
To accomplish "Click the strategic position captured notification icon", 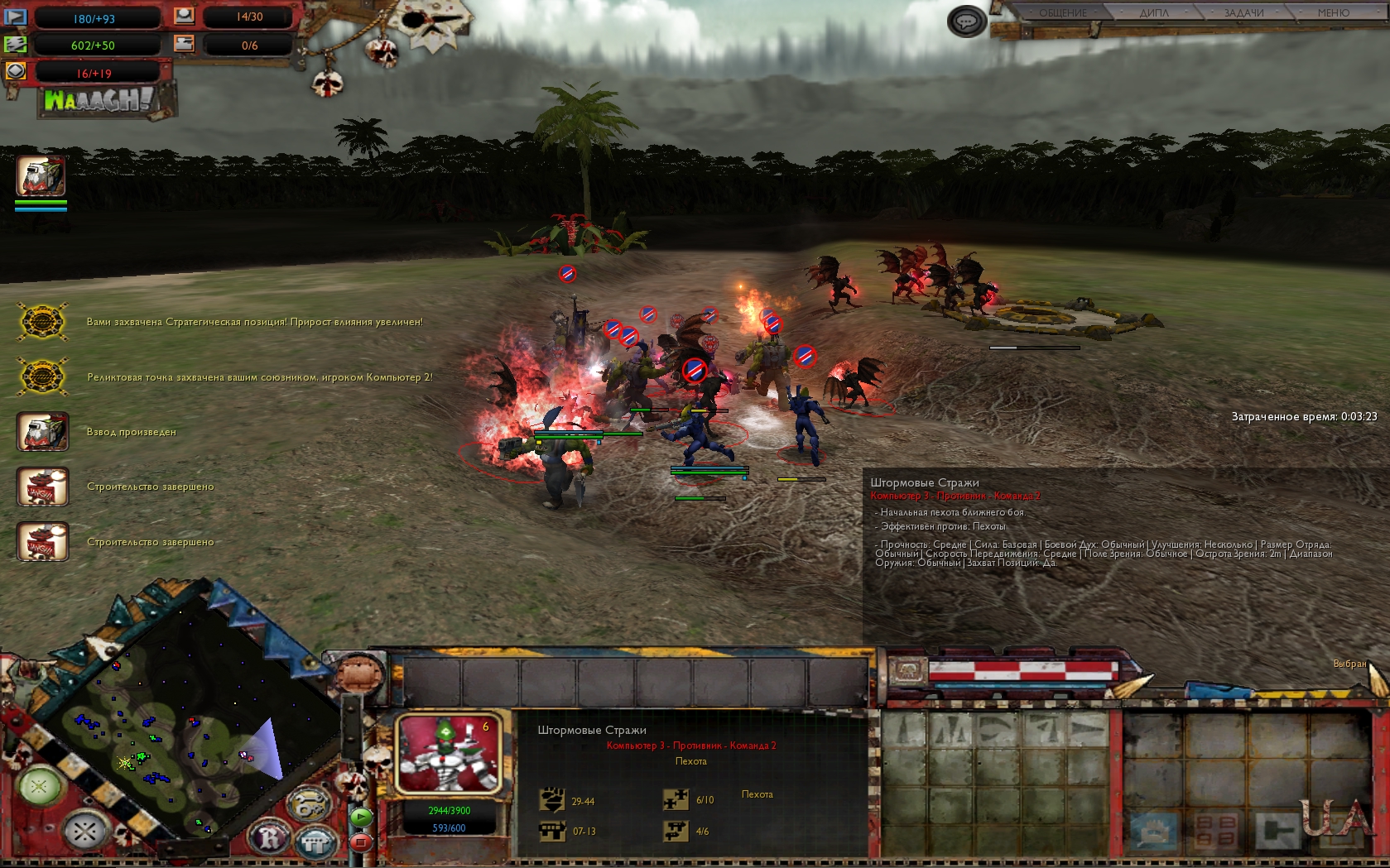I will [42, 322].
